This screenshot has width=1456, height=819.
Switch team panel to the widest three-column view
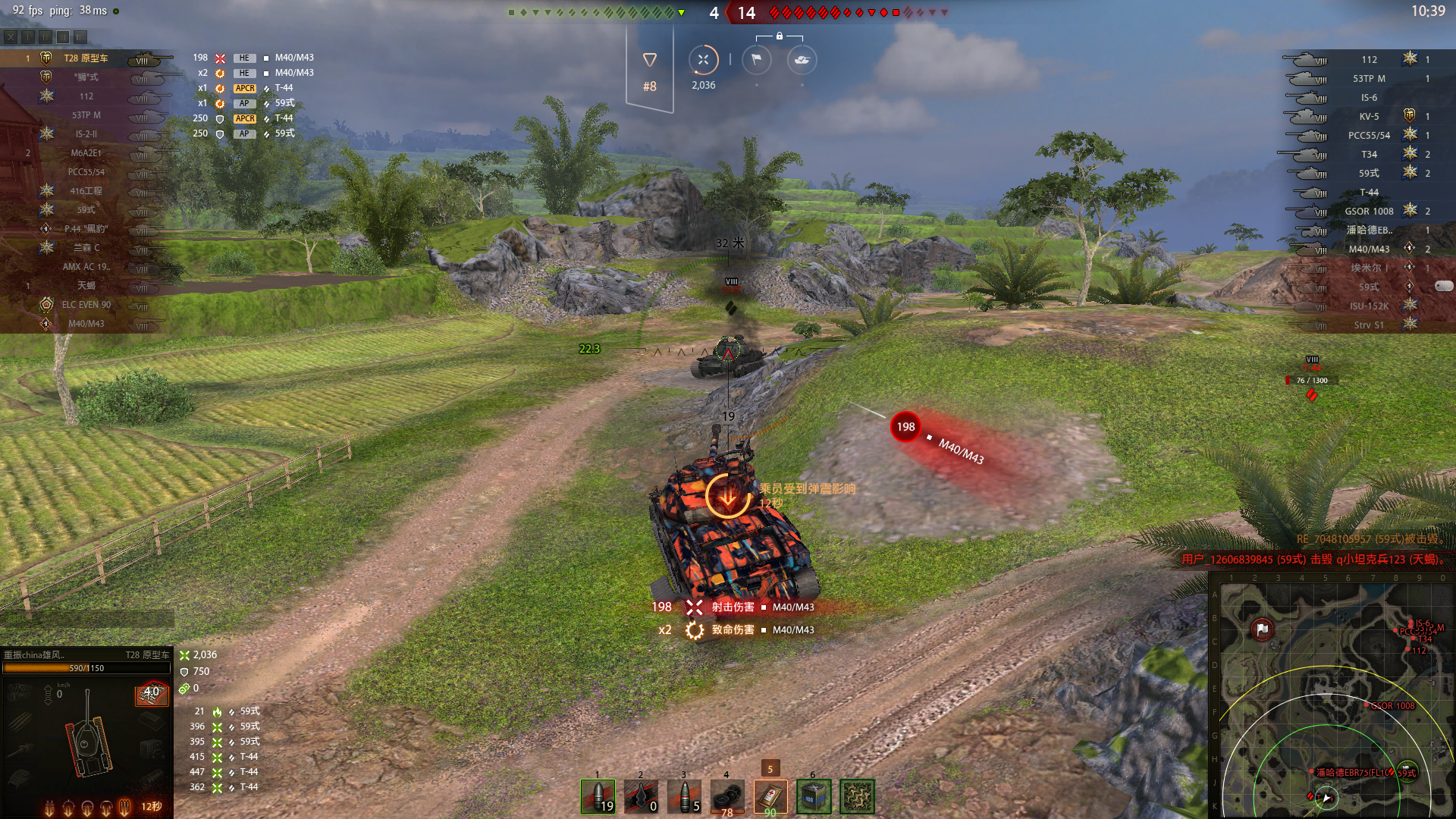[x=80, y=36]
